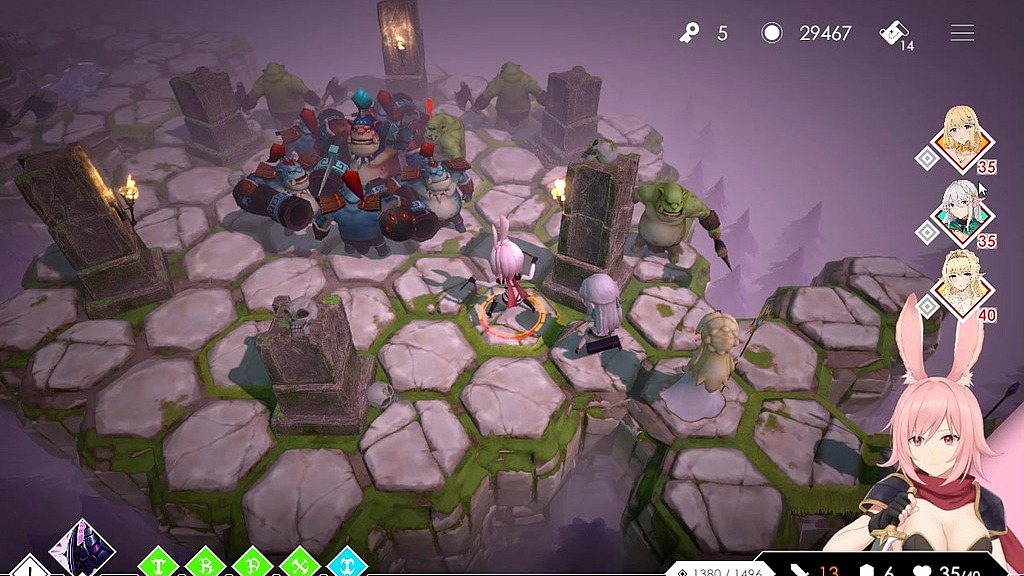Open the hamburger menu

click(962, 33)
